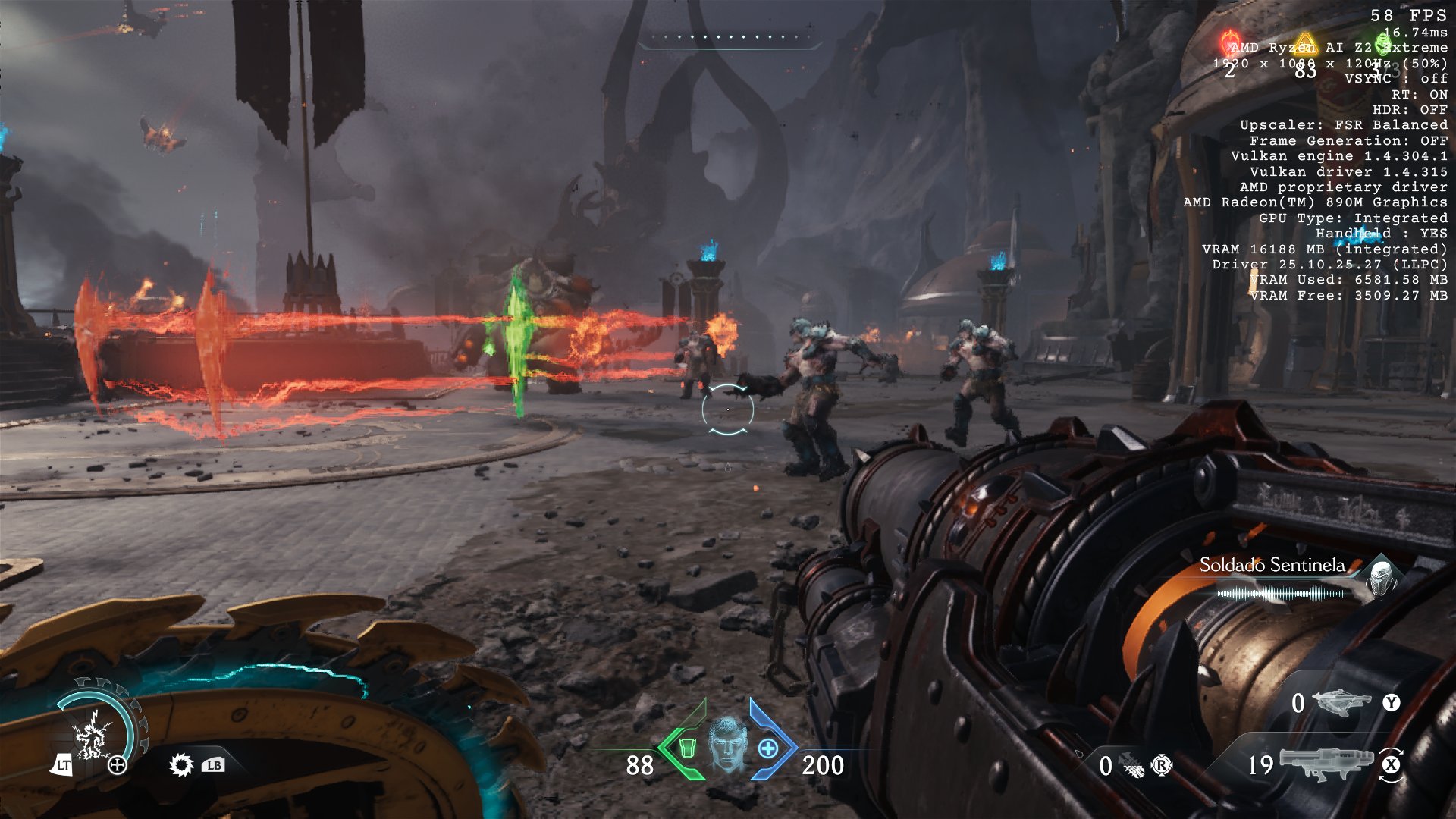Select the blue health cross icon
This screenshot has height=819, width=1456.
[768, 748]
